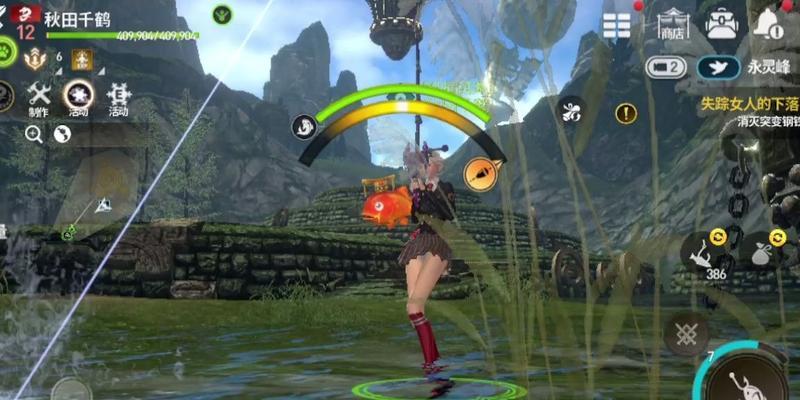The image size is (800, 400).
Task: Open the 失踪女人的下落 quest tracker
Action: pyautogui.click(x=749, y=102)
